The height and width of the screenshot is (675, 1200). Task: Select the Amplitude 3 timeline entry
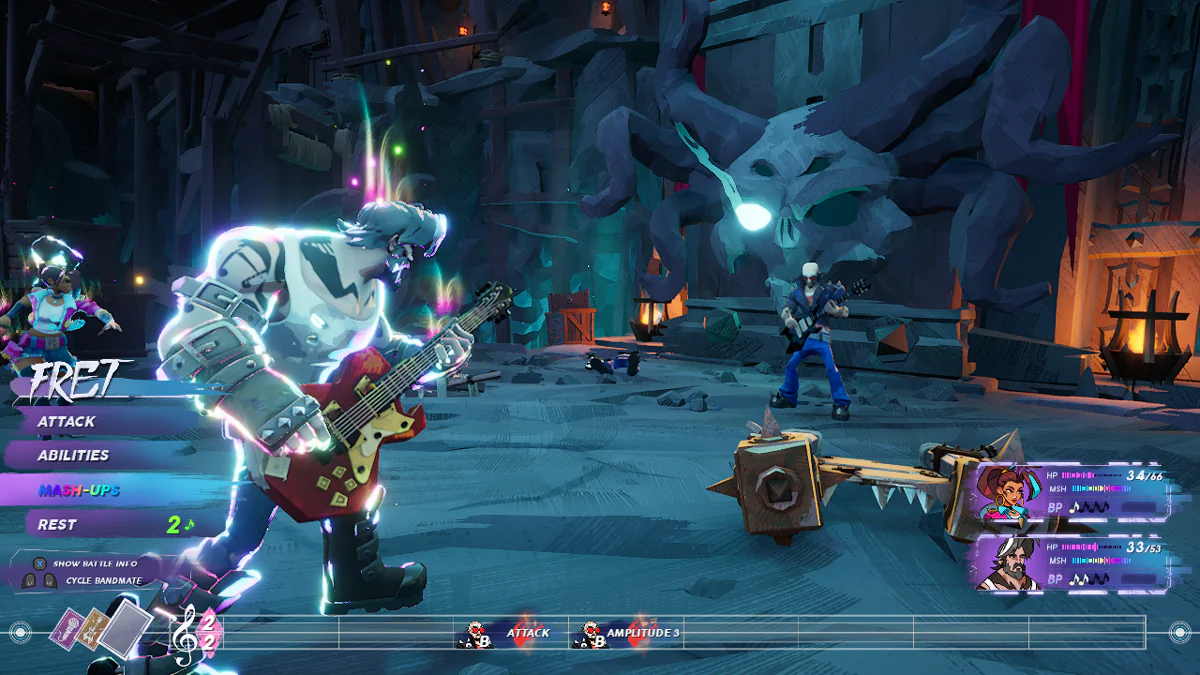click(x=627, y=633)
